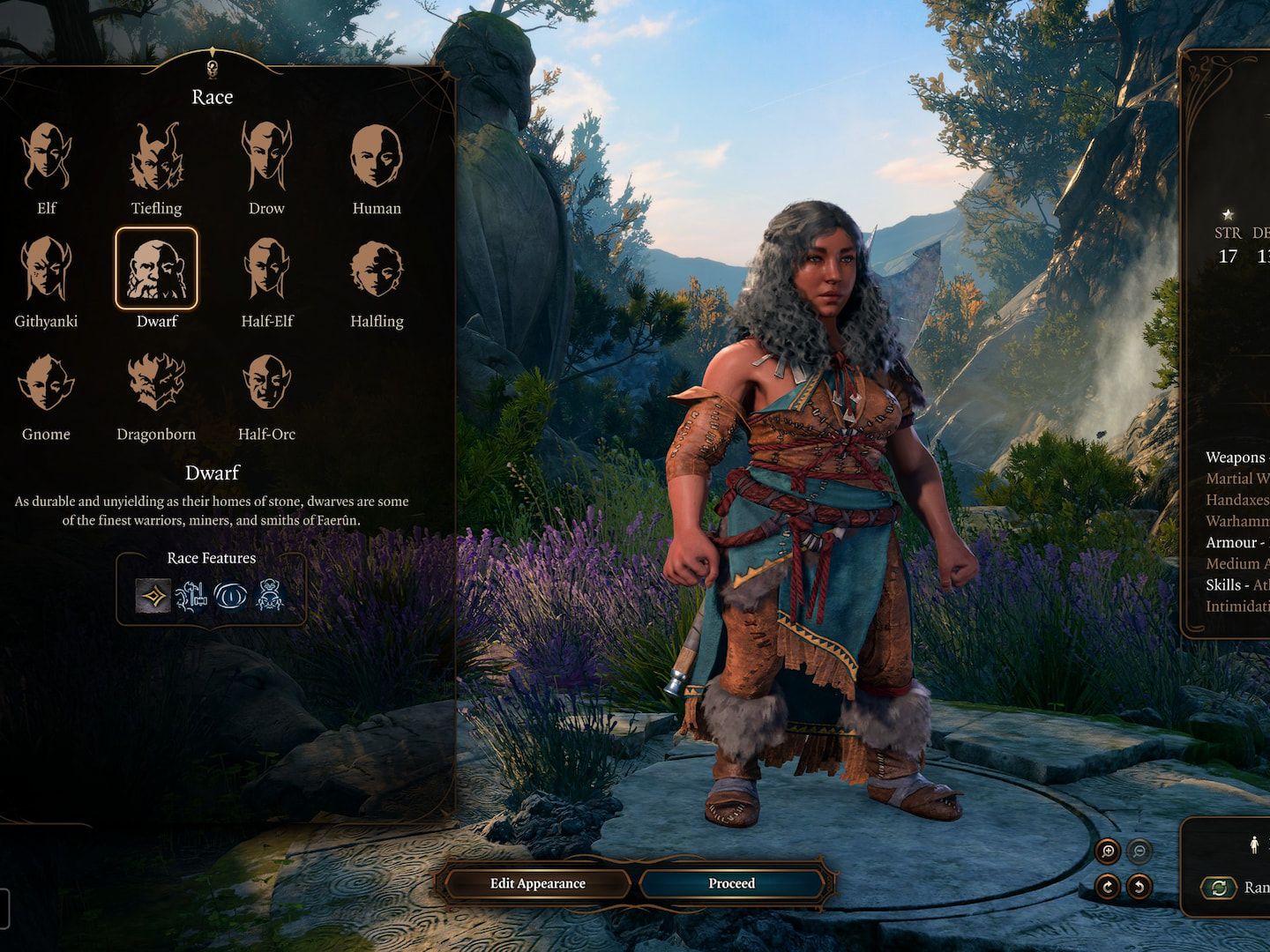Select the Halfling race portrait
Viewport: 1270px width, 952px height.
pyautogui.click(x=377, y=269)
